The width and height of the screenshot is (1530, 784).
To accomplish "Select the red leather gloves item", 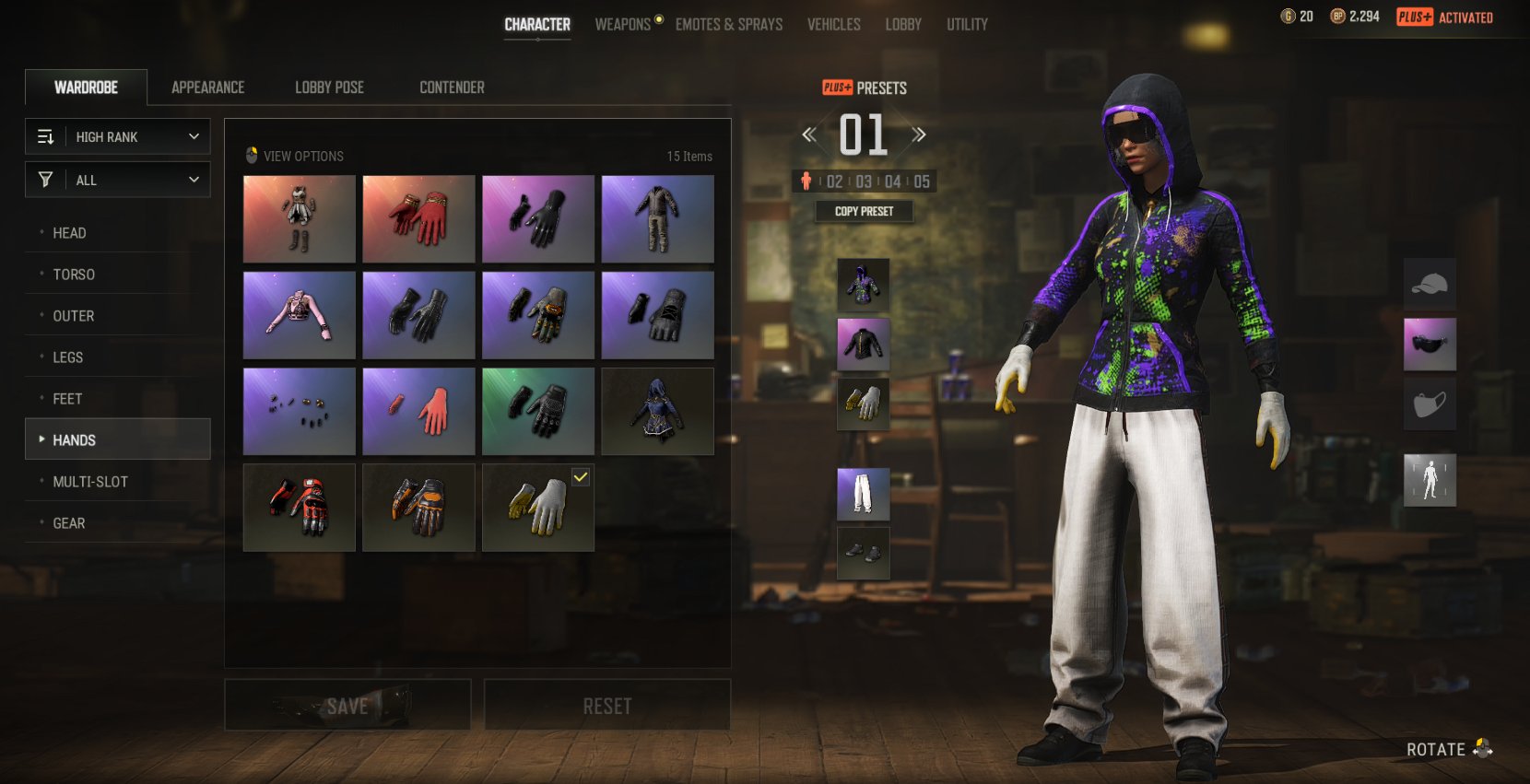I will click(418, 219).
